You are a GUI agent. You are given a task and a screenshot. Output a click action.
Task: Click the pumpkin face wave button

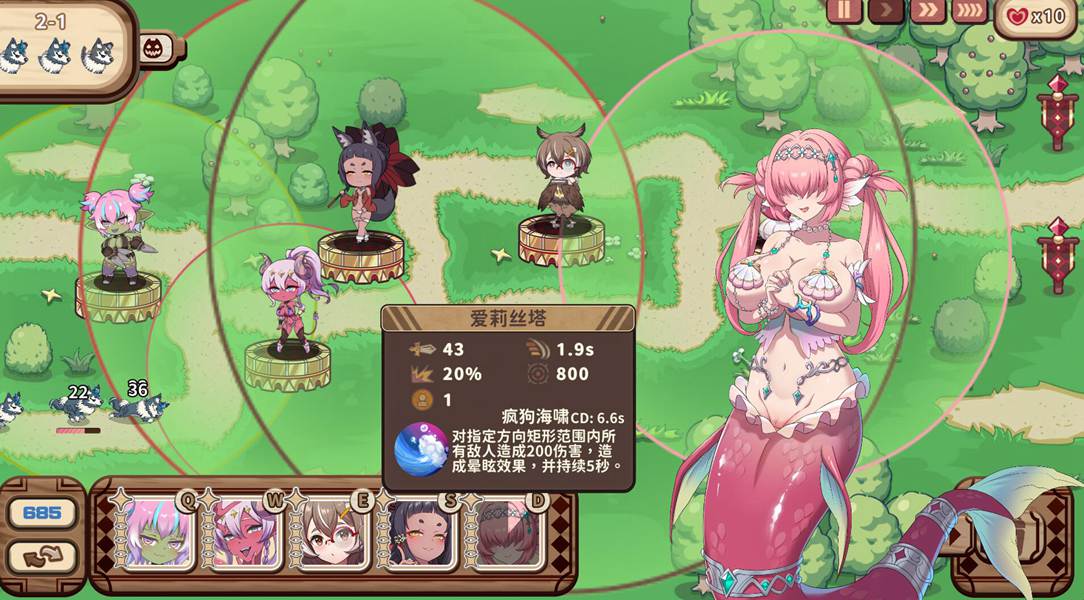click(x=153, y=47)
